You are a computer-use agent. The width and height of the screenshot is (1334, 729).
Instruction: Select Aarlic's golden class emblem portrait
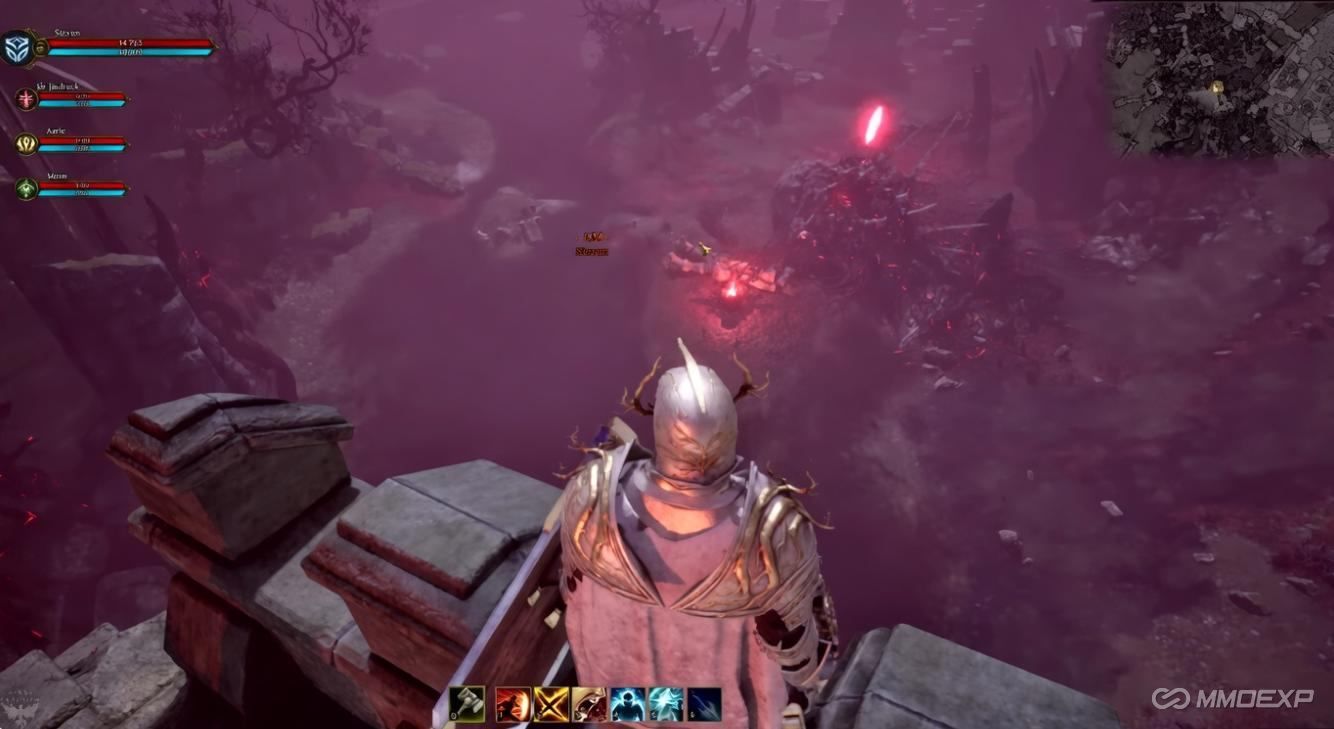click(26, 142)
